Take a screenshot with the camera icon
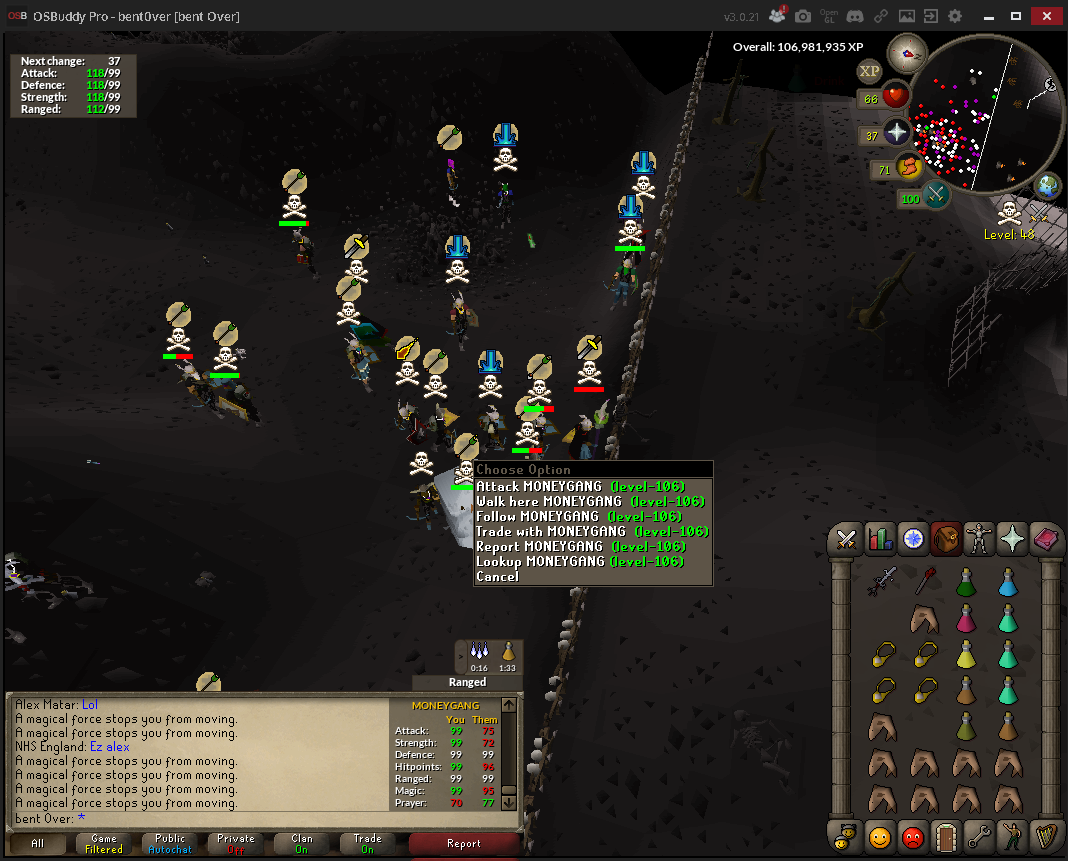This screenshot has height=861, width=1068. (x=803, y=17)
